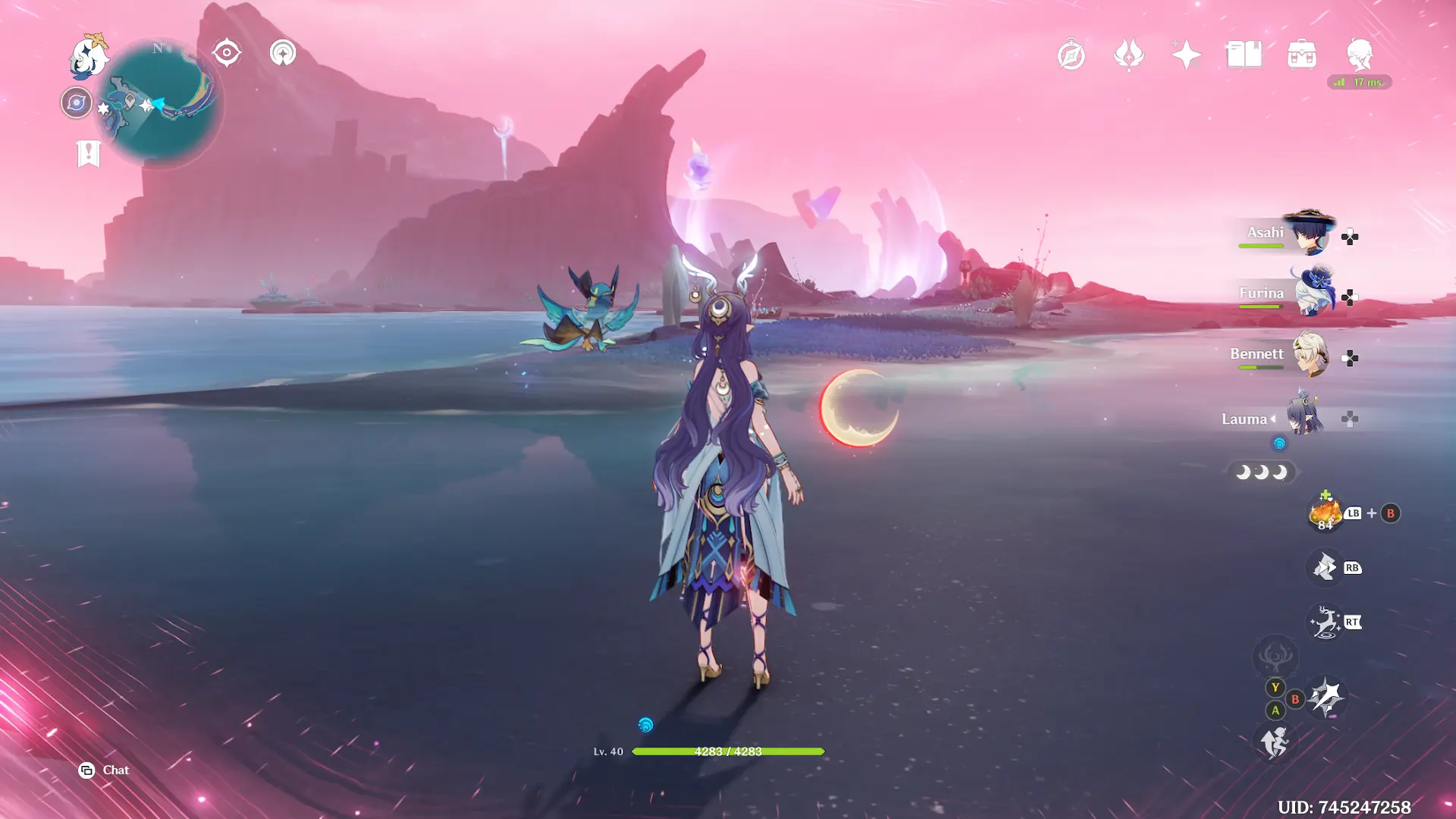This screenshot has width=1456, height=819.
Task: Open the circular minimap
Action: (162, 102)
